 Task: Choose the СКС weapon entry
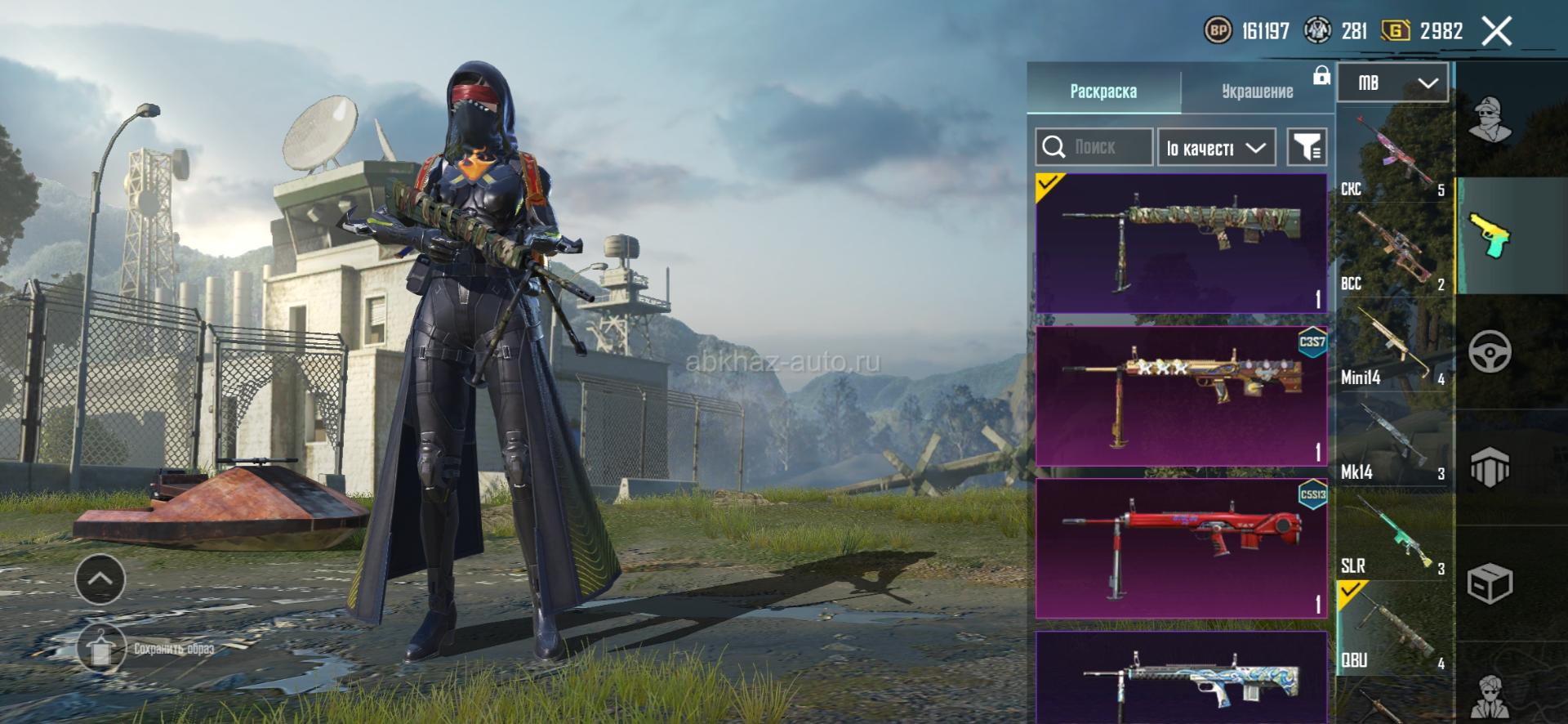1394,155
